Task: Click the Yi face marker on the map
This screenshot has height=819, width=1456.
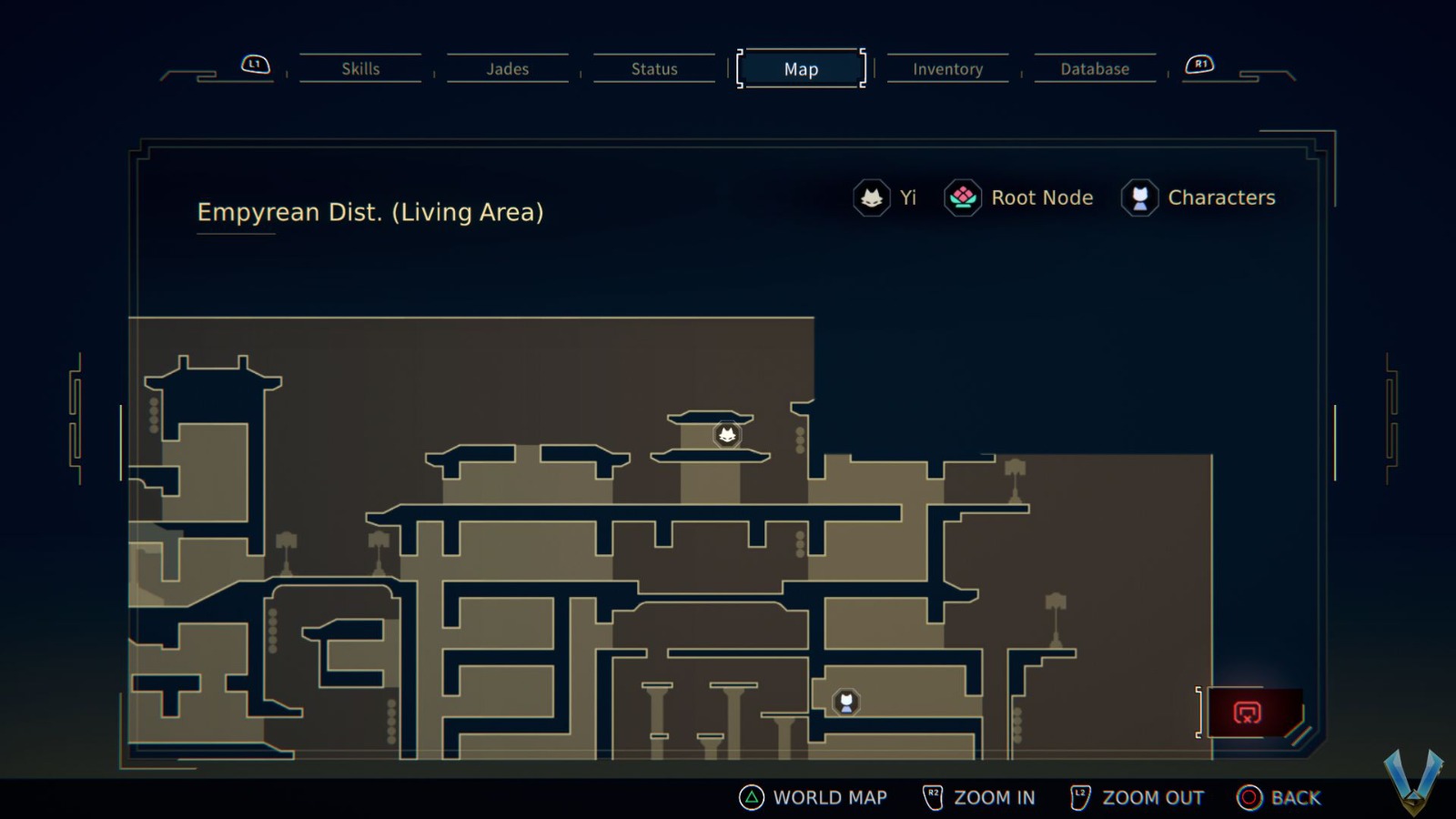Action: [727, 435]
